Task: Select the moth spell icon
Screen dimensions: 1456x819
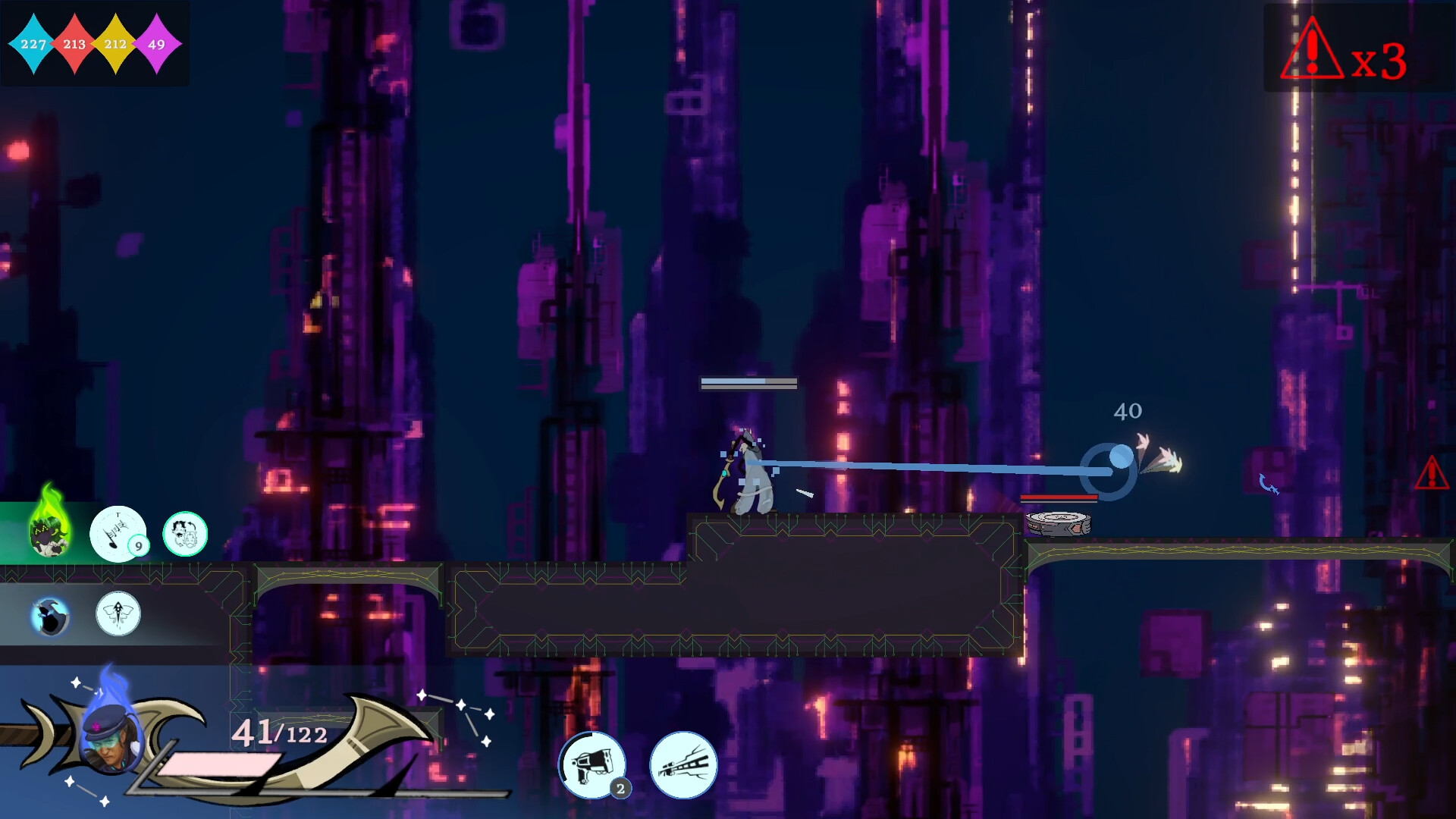Action: (x=118, y=614)
